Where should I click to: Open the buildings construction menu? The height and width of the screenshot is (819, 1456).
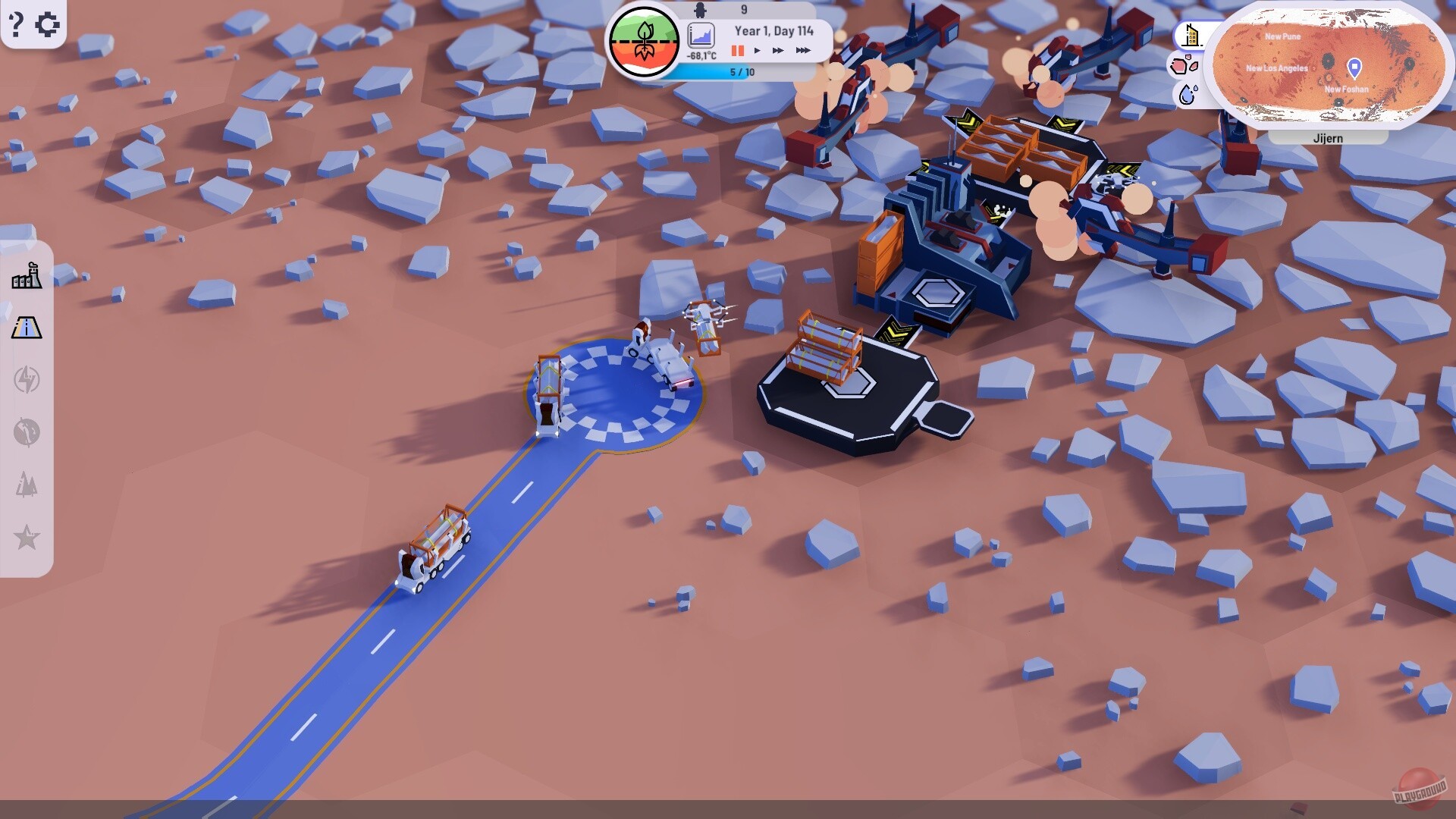pos(28,275)
